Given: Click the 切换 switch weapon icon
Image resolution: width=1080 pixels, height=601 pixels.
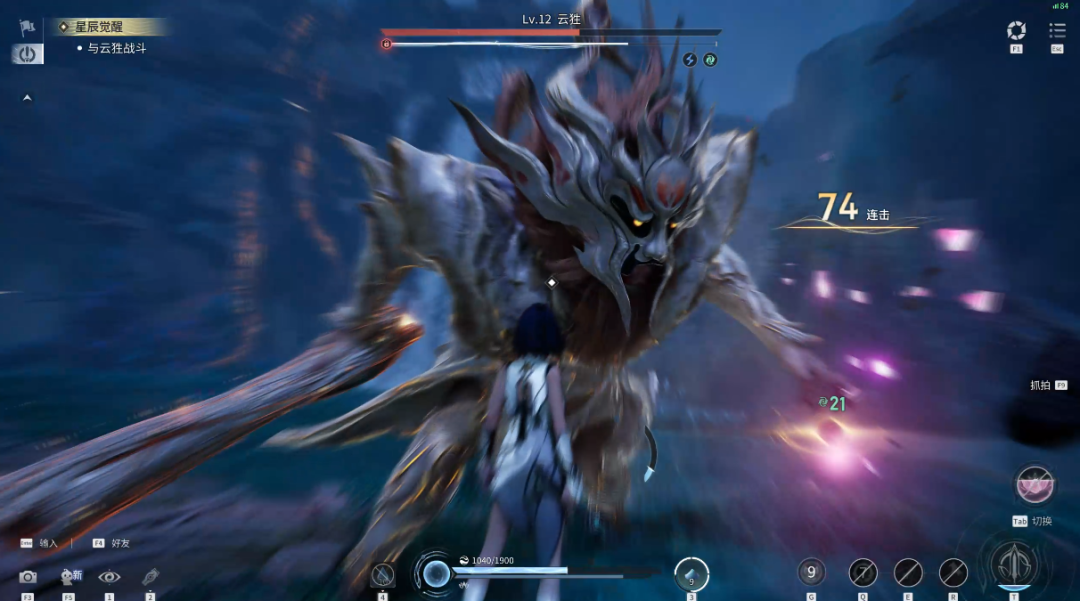Looking at the screenshot, I should coord(1034,484).
